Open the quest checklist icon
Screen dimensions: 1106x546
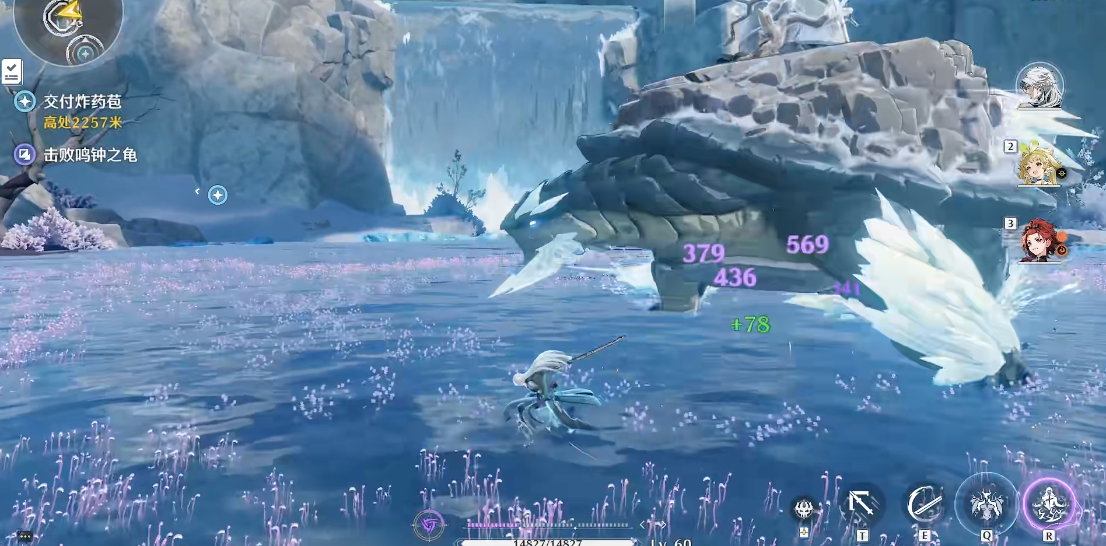pyautogui.click(x=11, y=71)
